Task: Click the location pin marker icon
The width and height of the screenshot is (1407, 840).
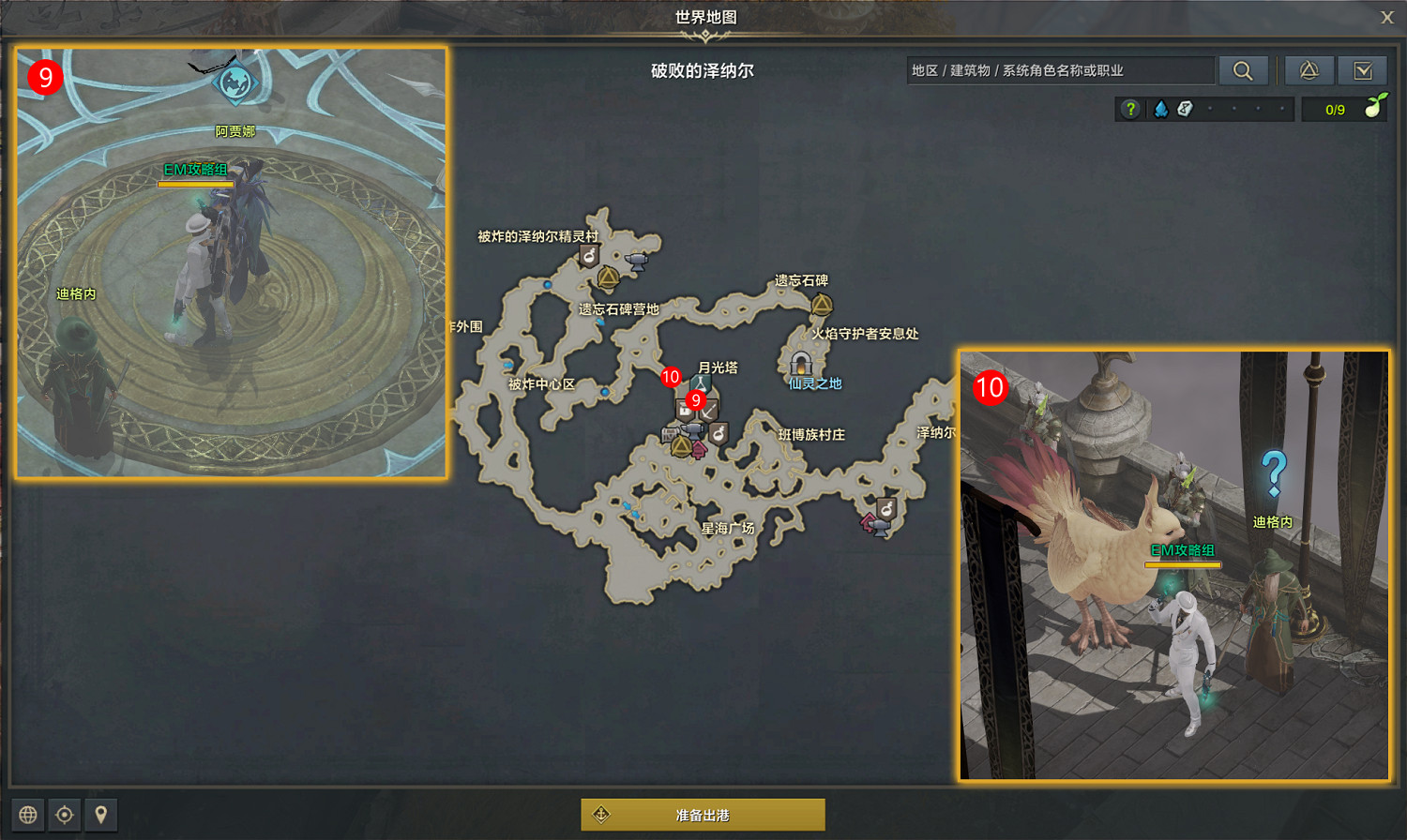Action: (100, 815)
